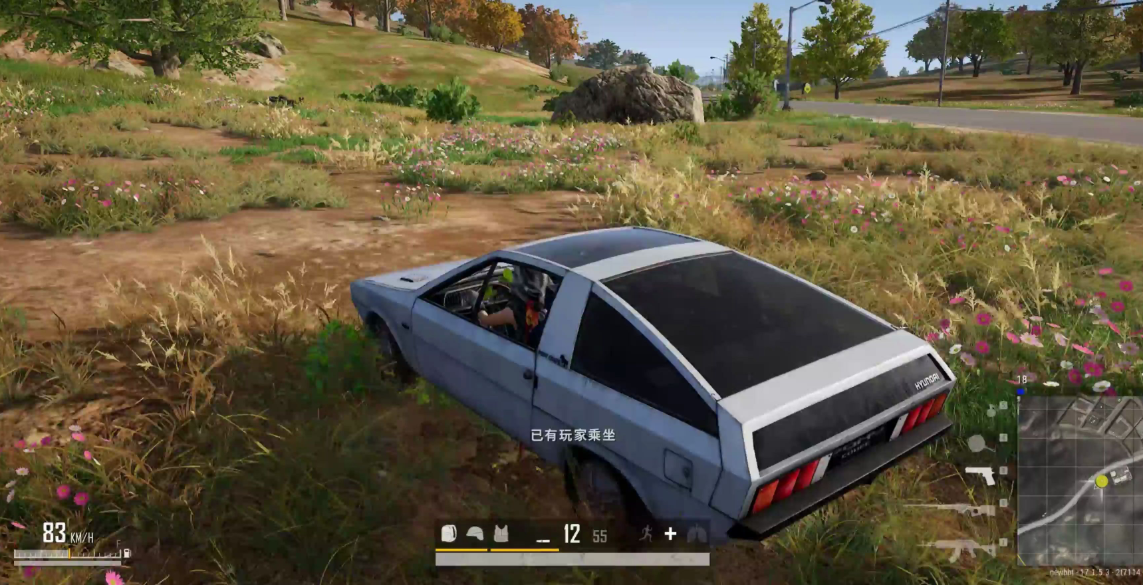Click the lungs breath status icon

pyautogui.click(x=695, y=534)
